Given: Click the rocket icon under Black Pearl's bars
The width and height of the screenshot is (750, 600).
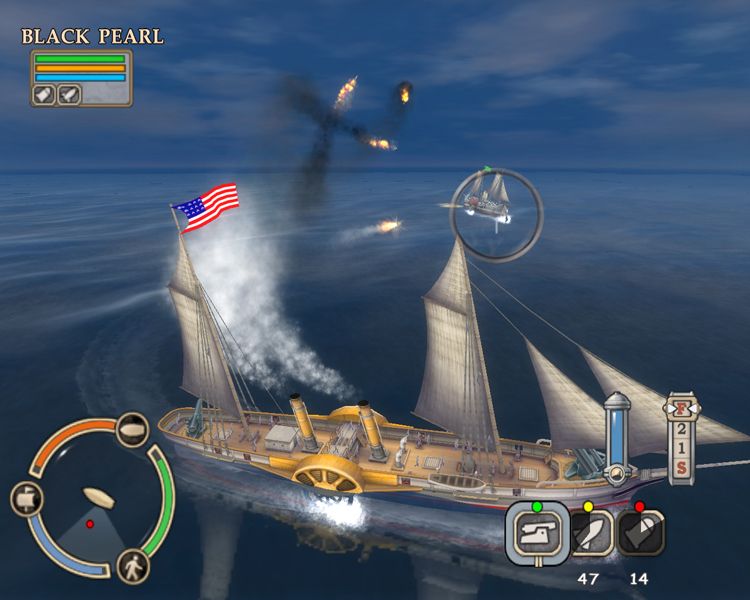Looking at the screenshot, I should point(68,95).
